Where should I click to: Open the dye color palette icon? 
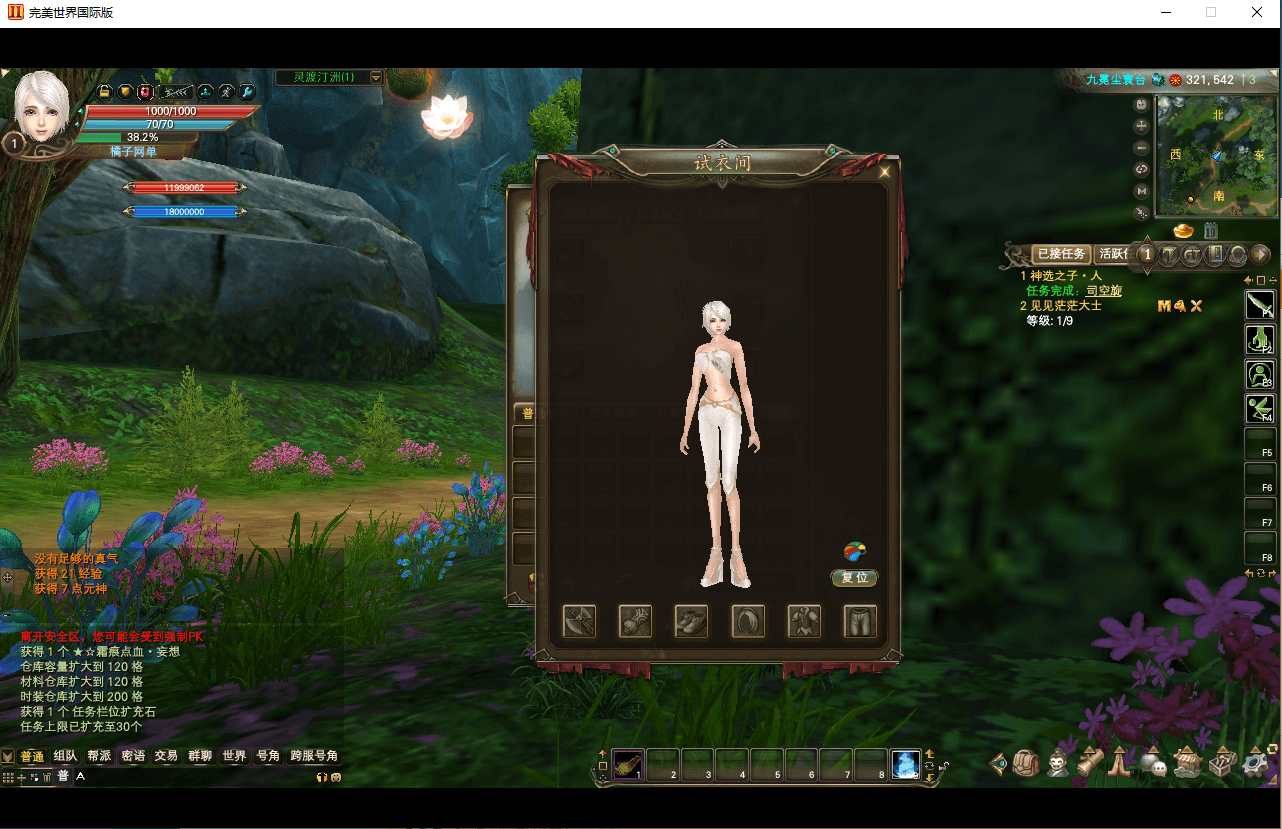854,551
